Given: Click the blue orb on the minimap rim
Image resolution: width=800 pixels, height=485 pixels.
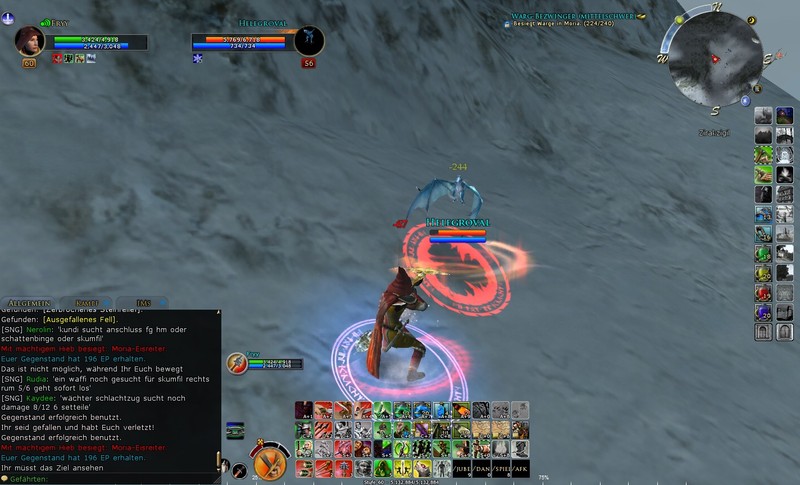Looking at the screenshot, I should point(745,100).
